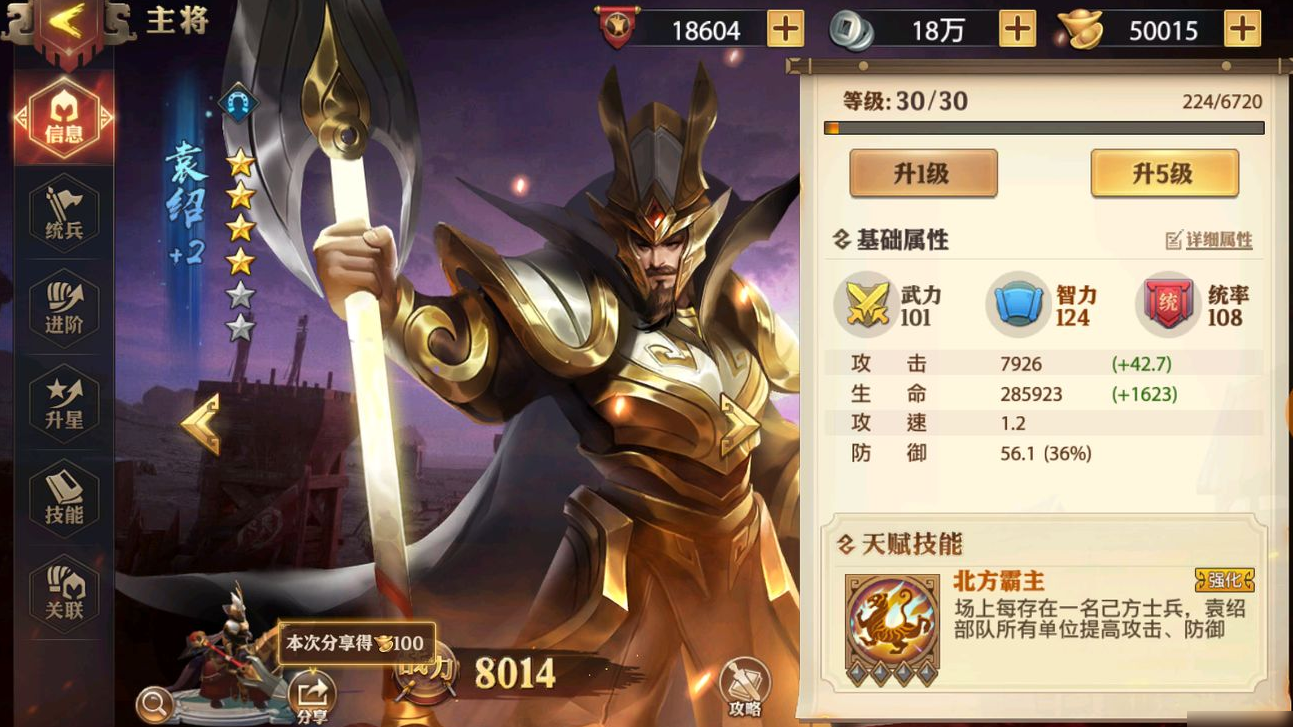Show the next general with right arrow

tap(739, 424)
